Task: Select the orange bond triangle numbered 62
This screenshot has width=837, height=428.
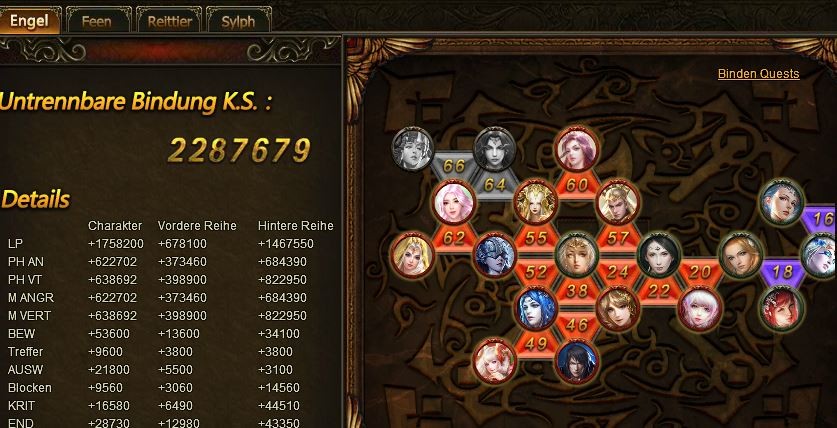Action: click(x=454, y=238)
